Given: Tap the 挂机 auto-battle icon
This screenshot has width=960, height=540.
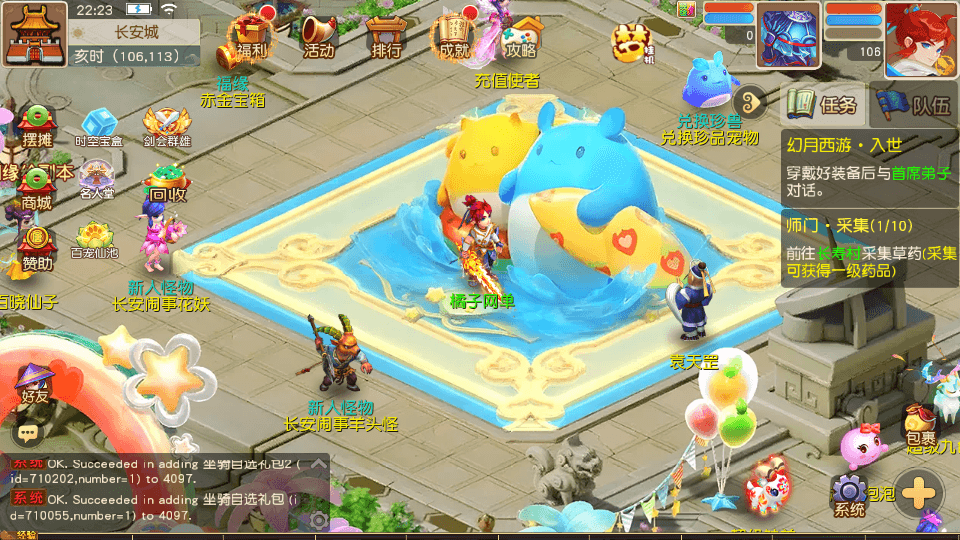Looking at the screenshot, I should coord(634,44).
